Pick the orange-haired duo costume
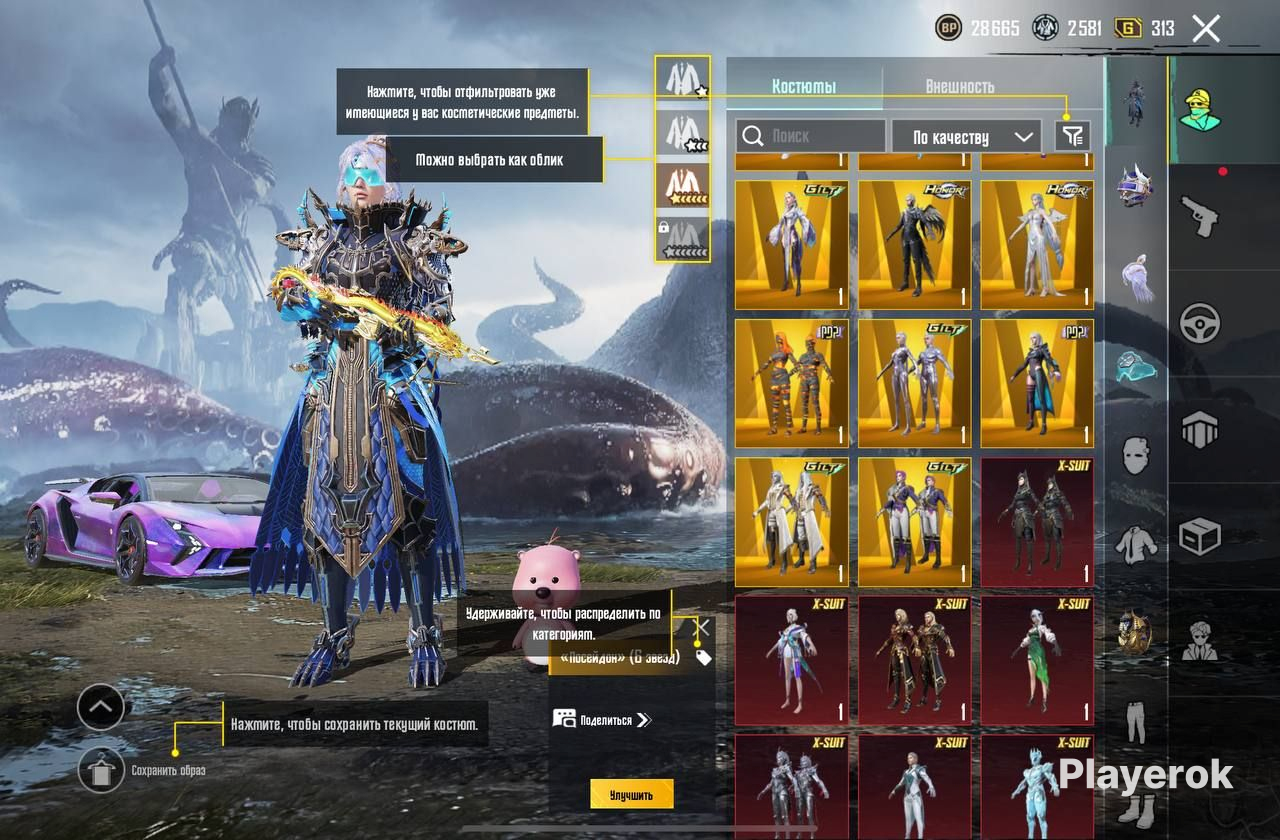The width and height of the screenshot is (1280, 840). point(791,384)
